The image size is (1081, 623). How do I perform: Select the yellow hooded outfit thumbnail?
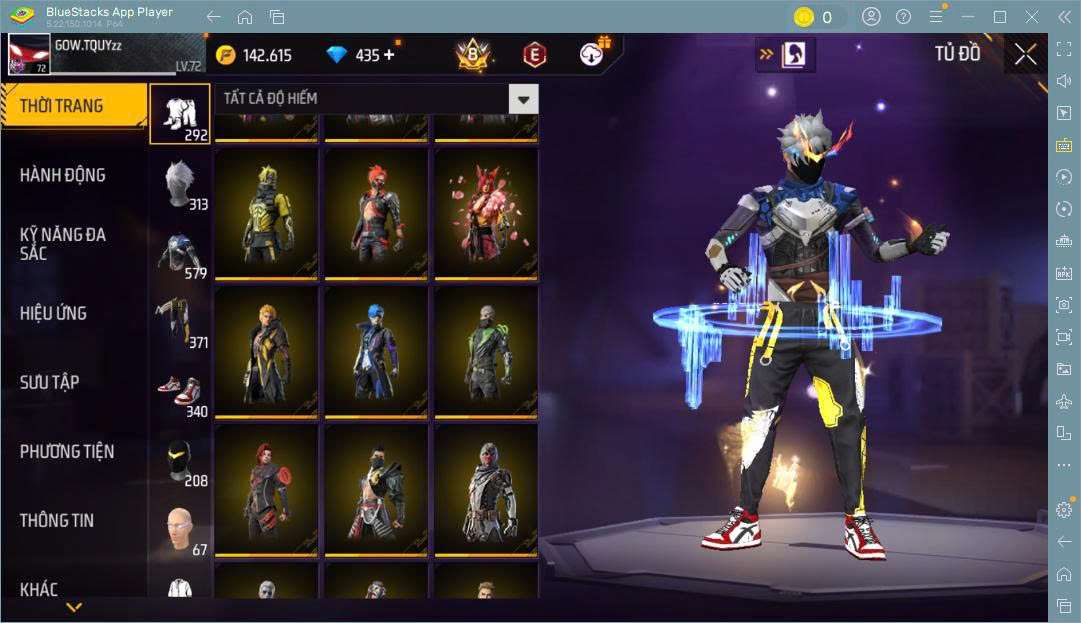pyautogui.click(x=266, y=214)
